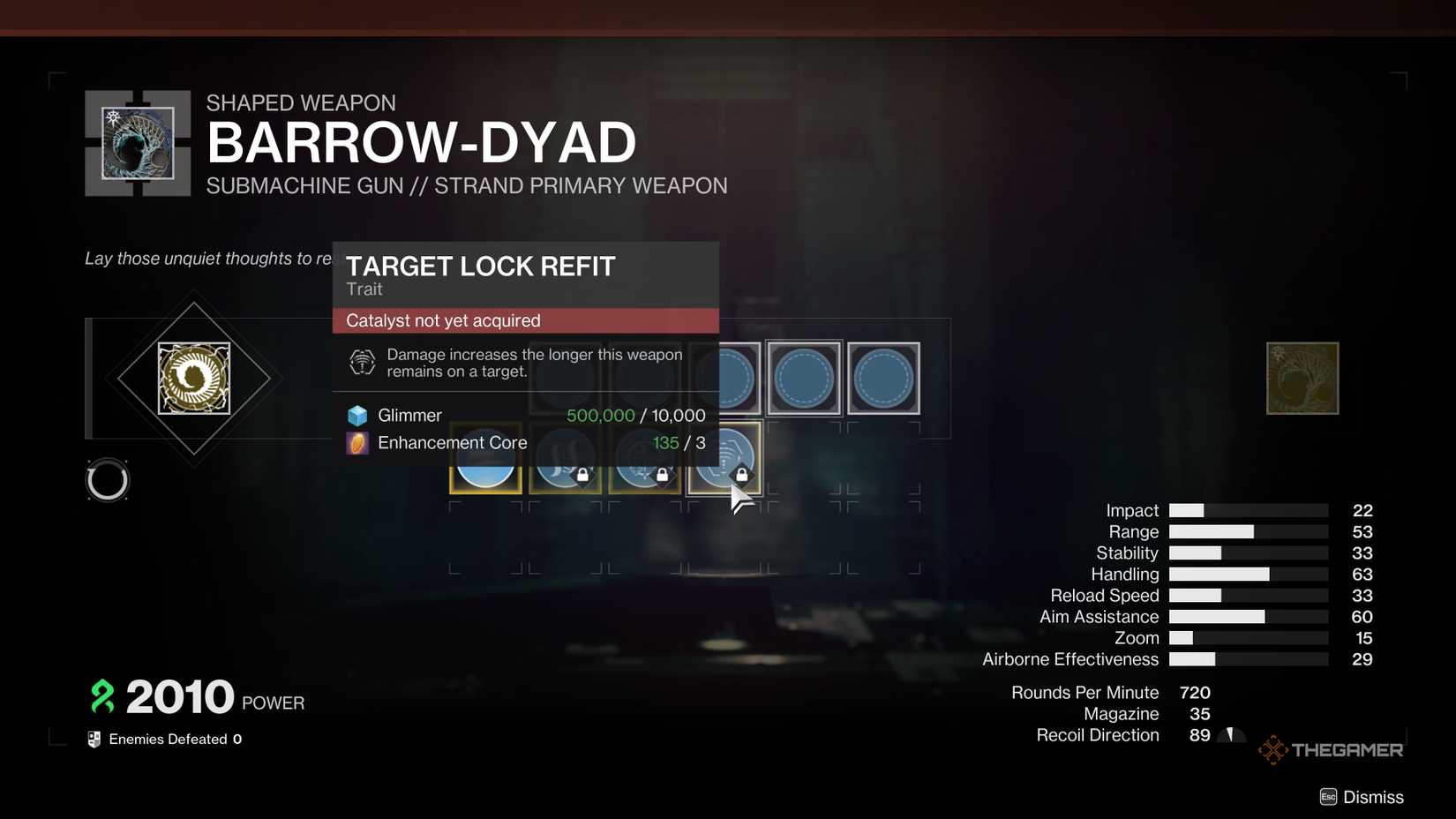Click the small weapon emblem on the right

(x=1302, y=378)
